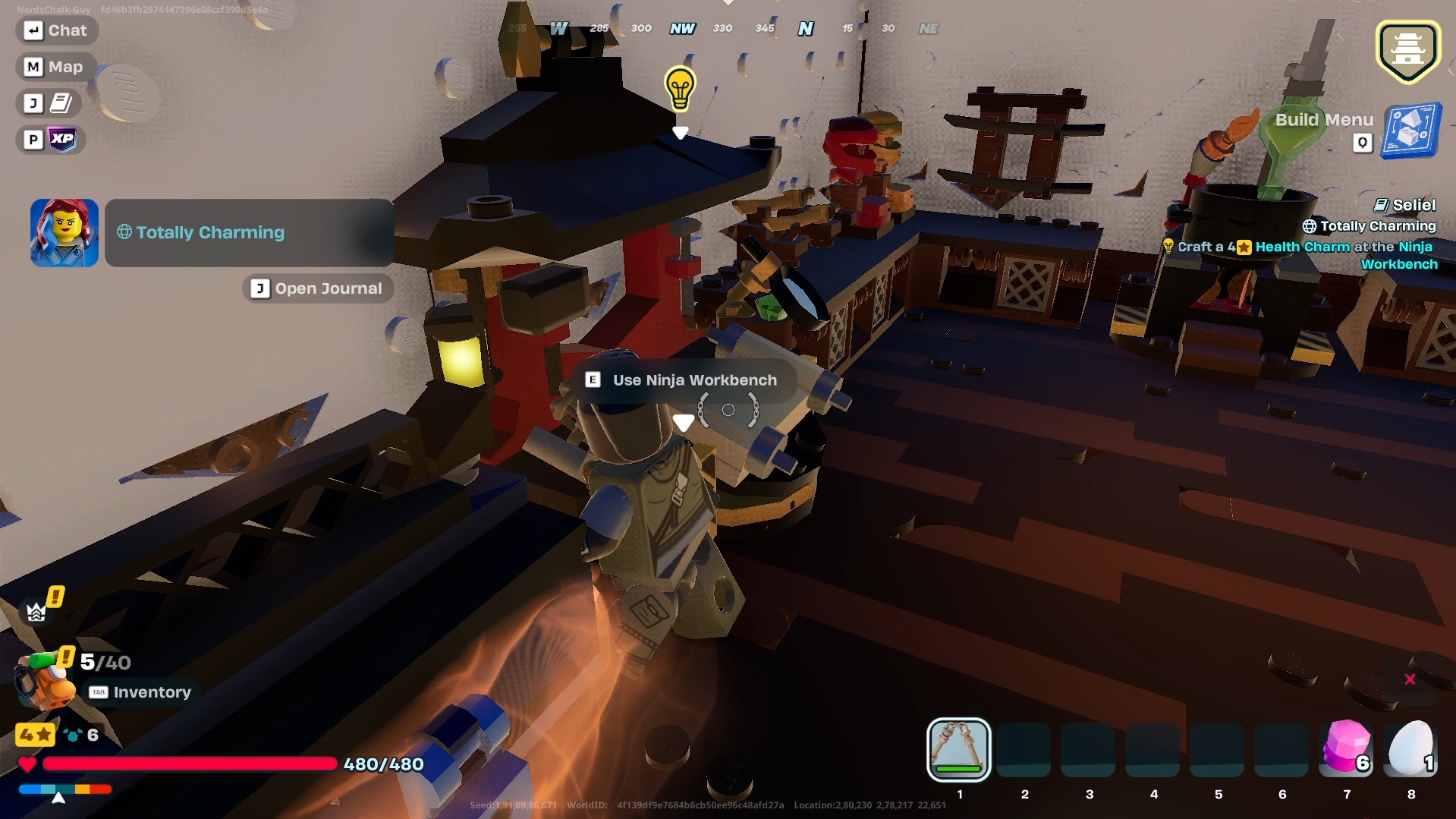Click the lightbulb quest marker above the rooftop

pyautogui.click(x=679, y=88)
